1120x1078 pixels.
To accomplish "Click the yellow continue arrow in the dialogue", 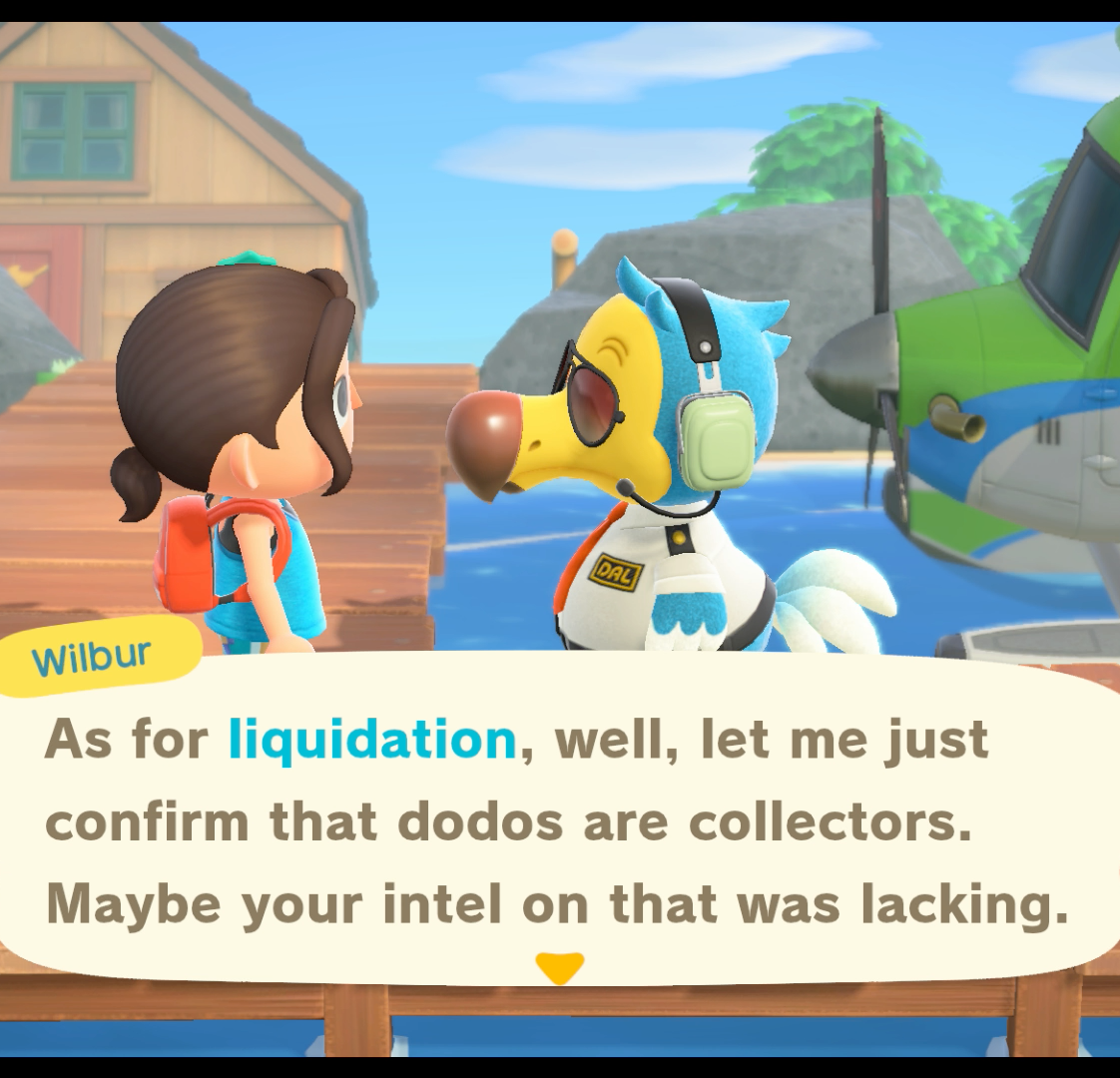I will (x=559, y=967).
